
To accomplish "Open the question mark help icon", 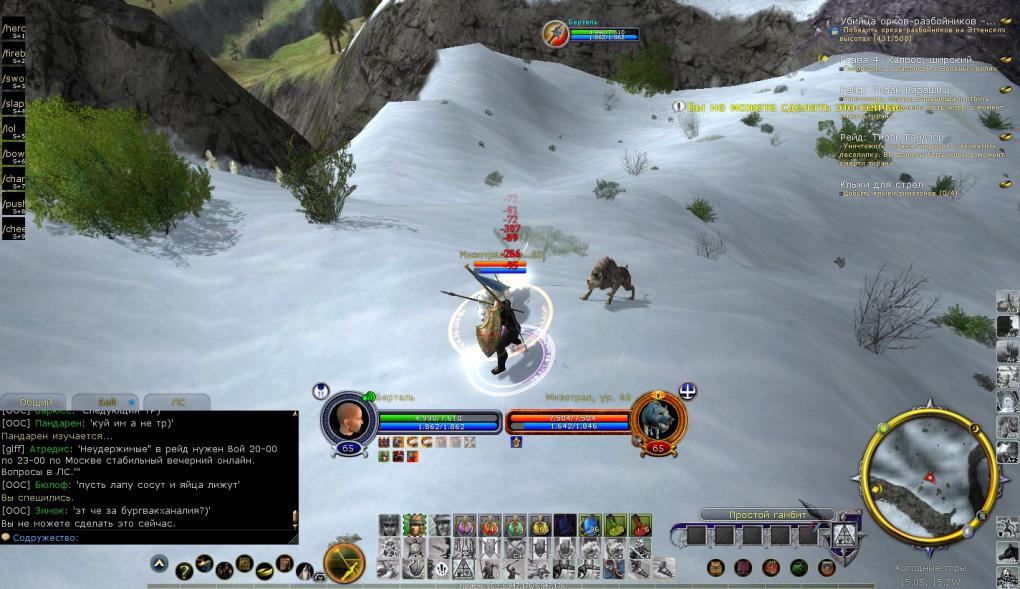I will tap(184, 571).
